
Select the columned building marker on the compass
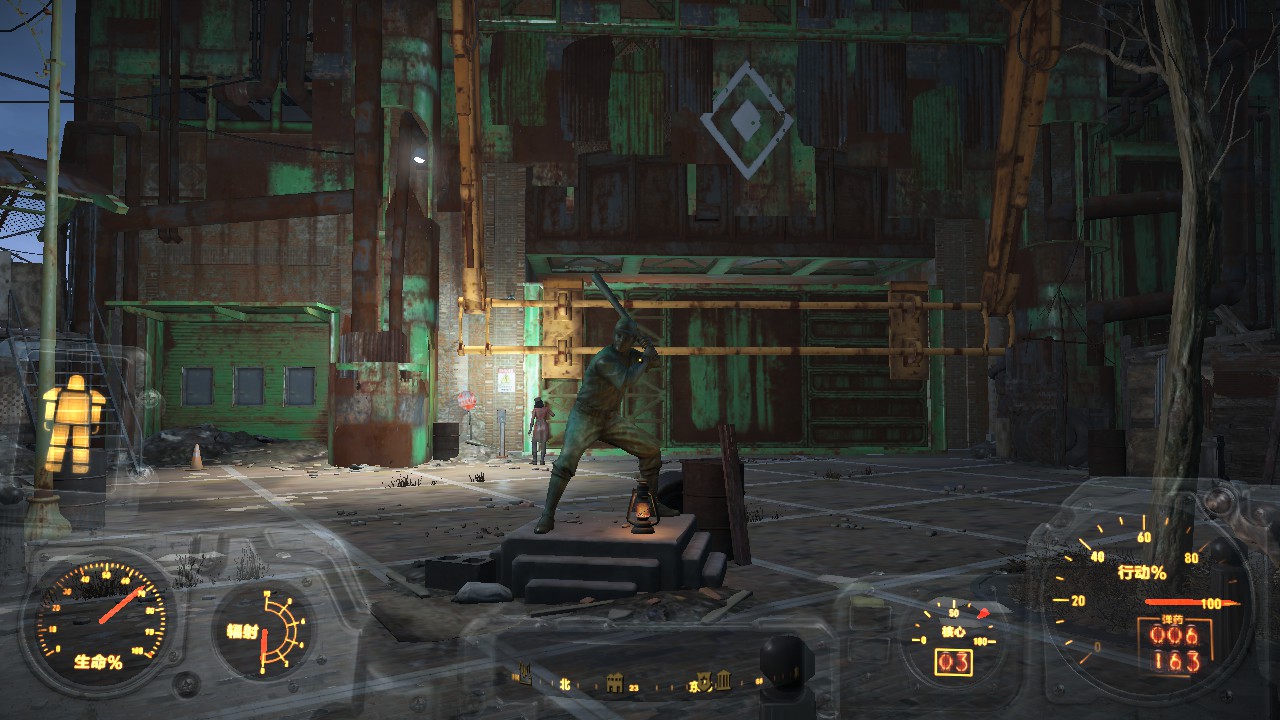coord(723,682)
